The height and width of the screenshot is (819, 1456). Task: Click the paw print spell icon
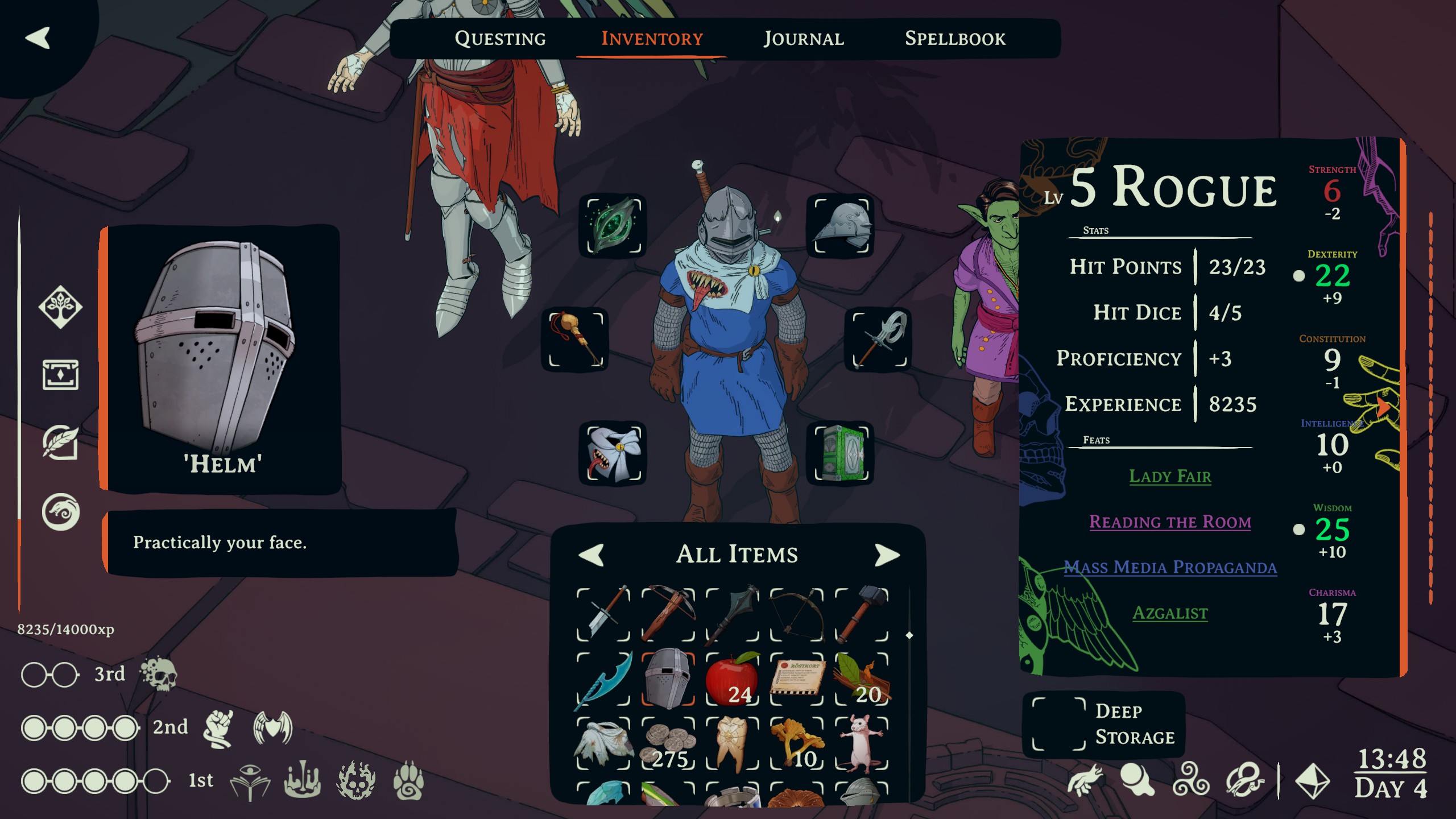point(411,784)
